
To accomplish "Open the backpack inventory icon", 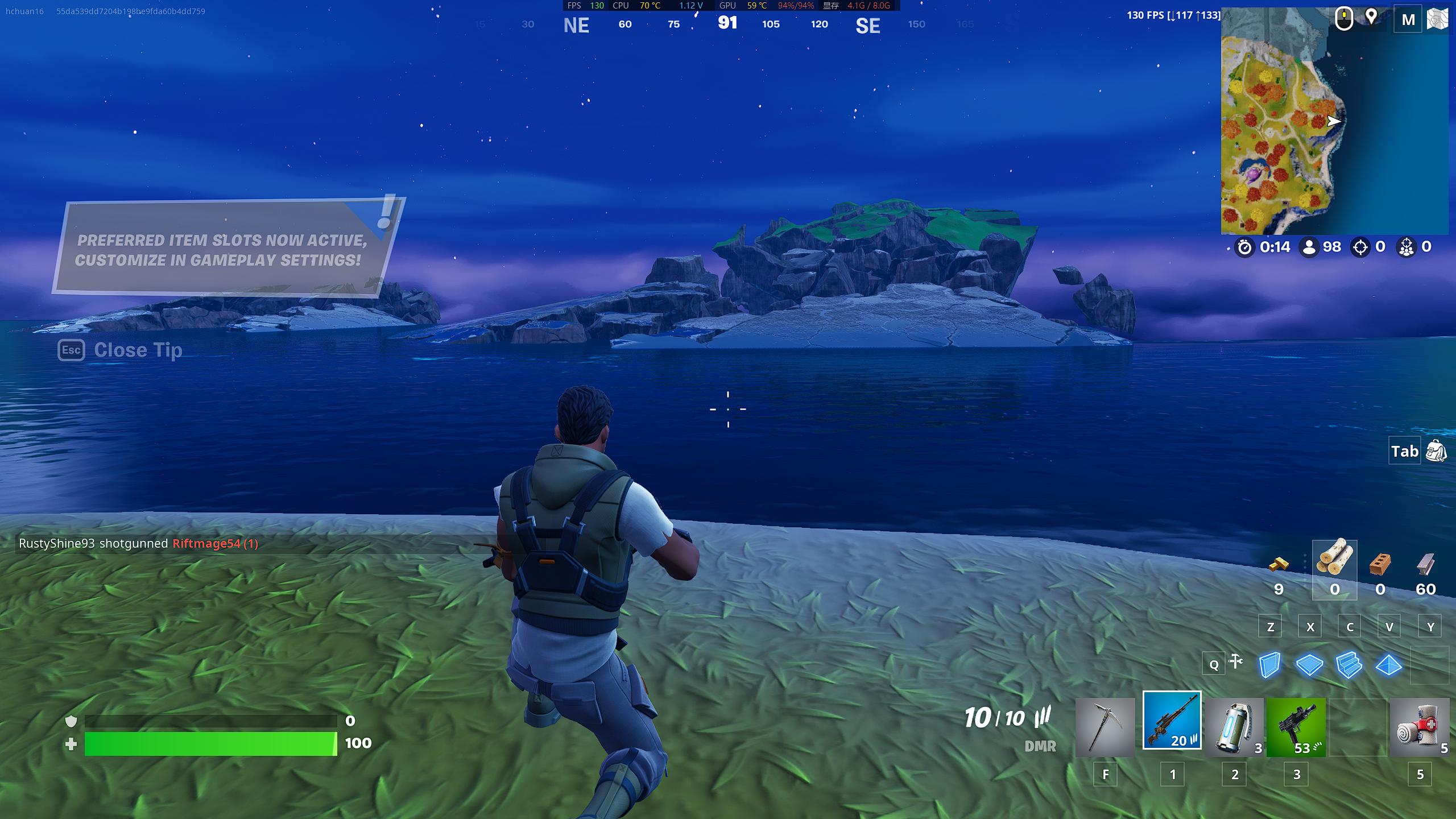I will coord(1436,451).
